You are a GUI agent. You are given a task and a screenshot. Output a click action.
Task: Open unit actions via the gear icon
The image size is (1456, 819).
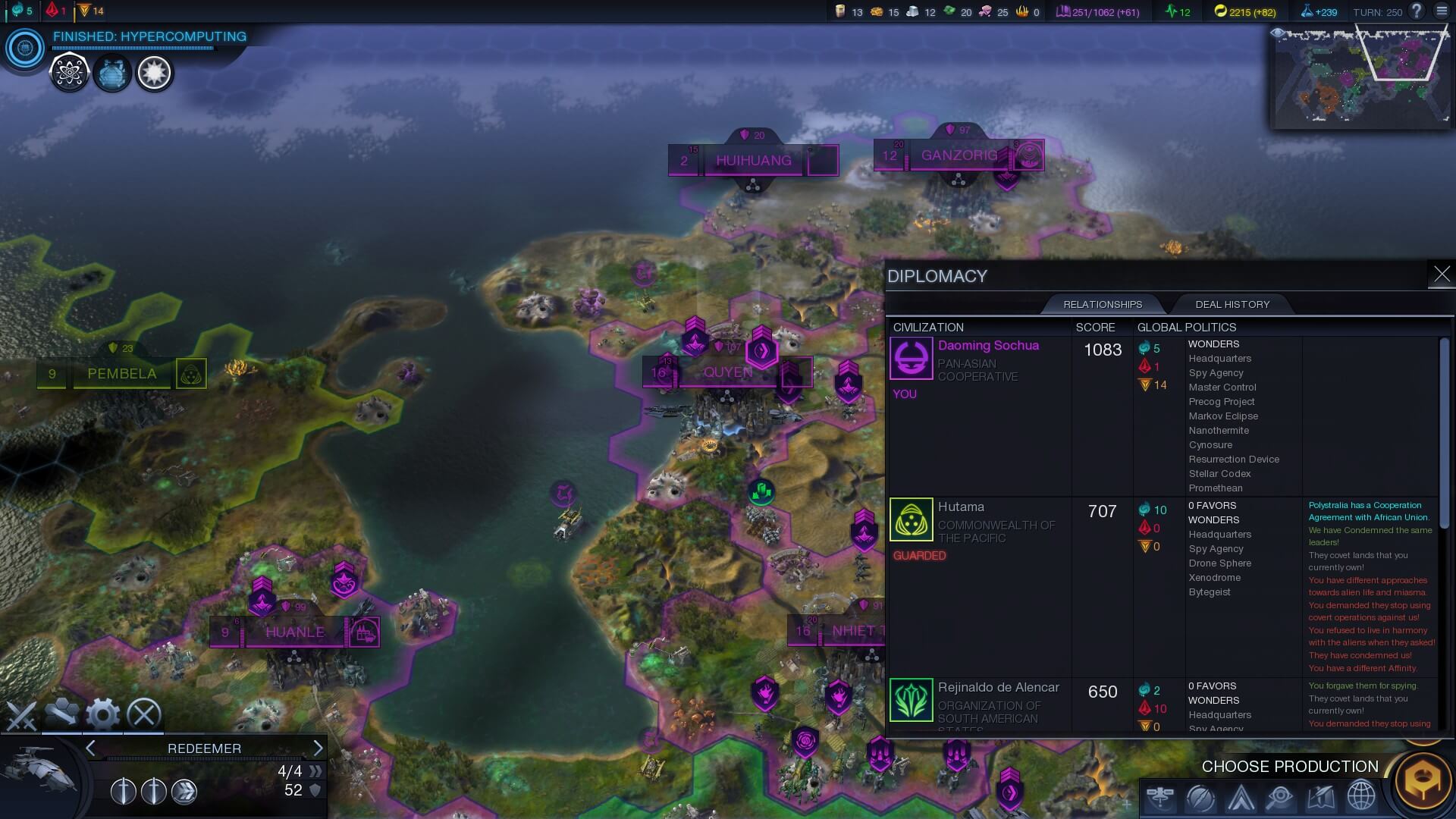(101, 714)
